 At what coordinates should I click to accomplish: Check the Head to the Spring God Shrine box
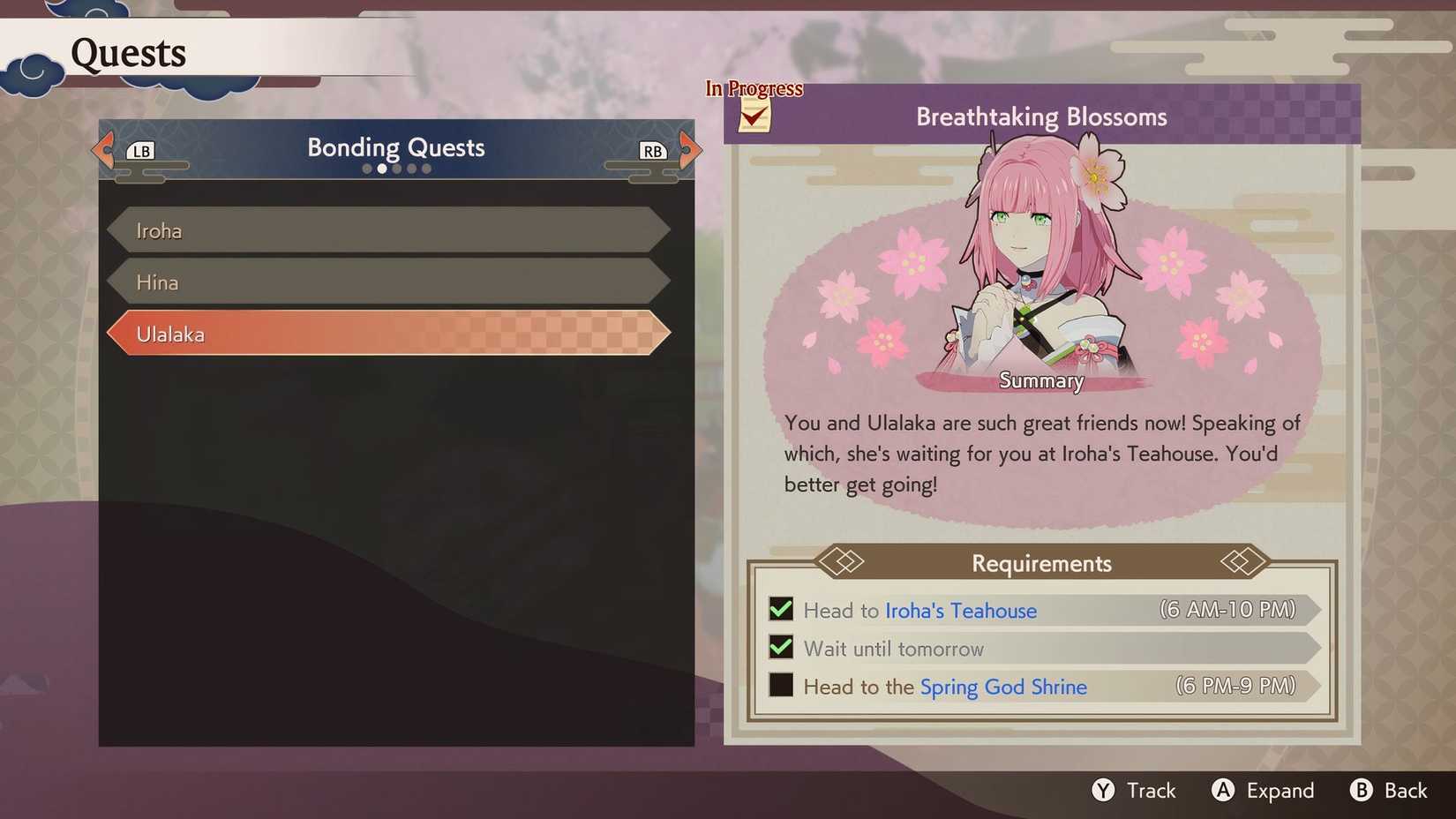point(780,685)
